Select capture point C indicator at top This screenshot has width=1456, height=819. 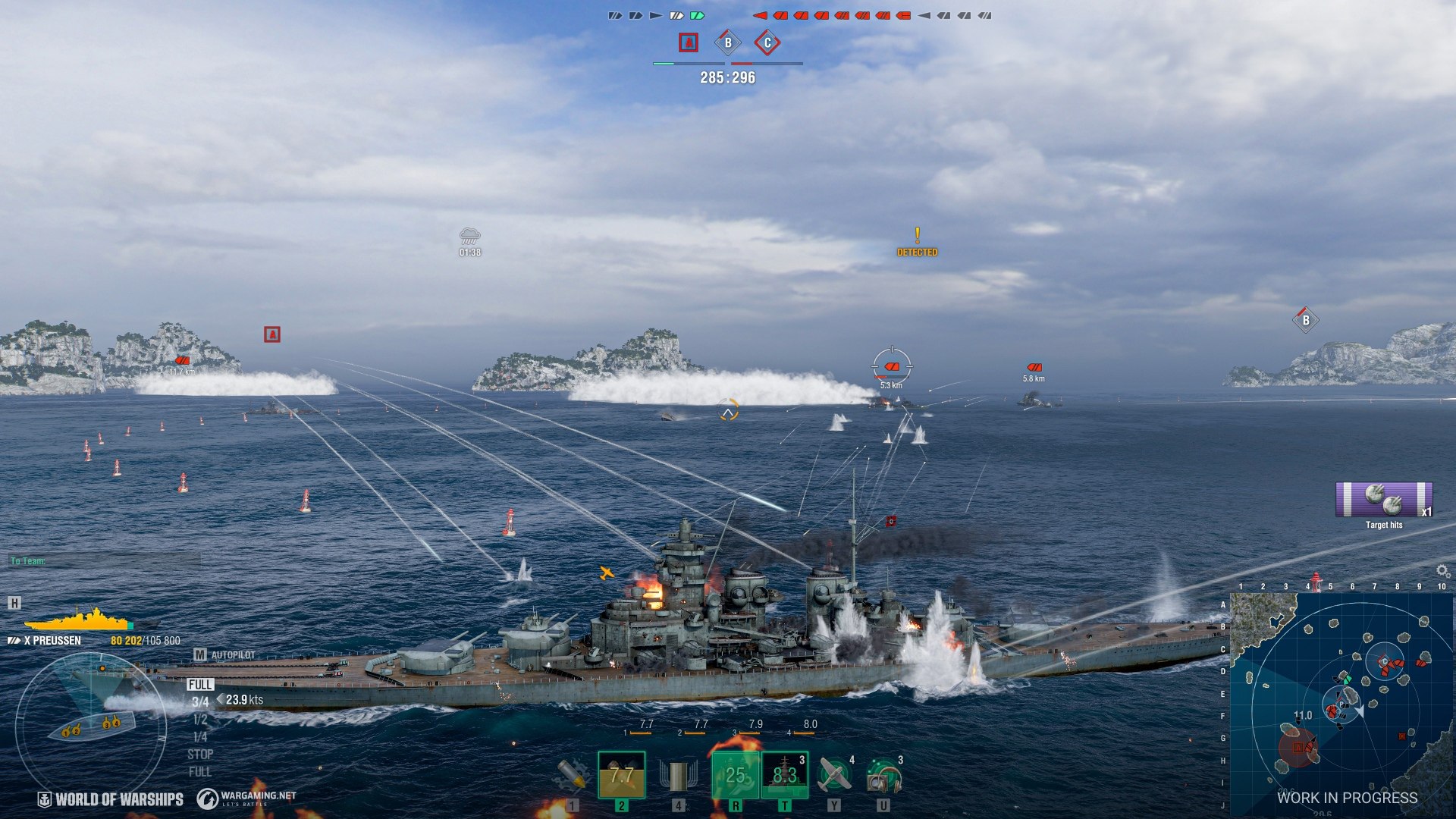point(767,43)
